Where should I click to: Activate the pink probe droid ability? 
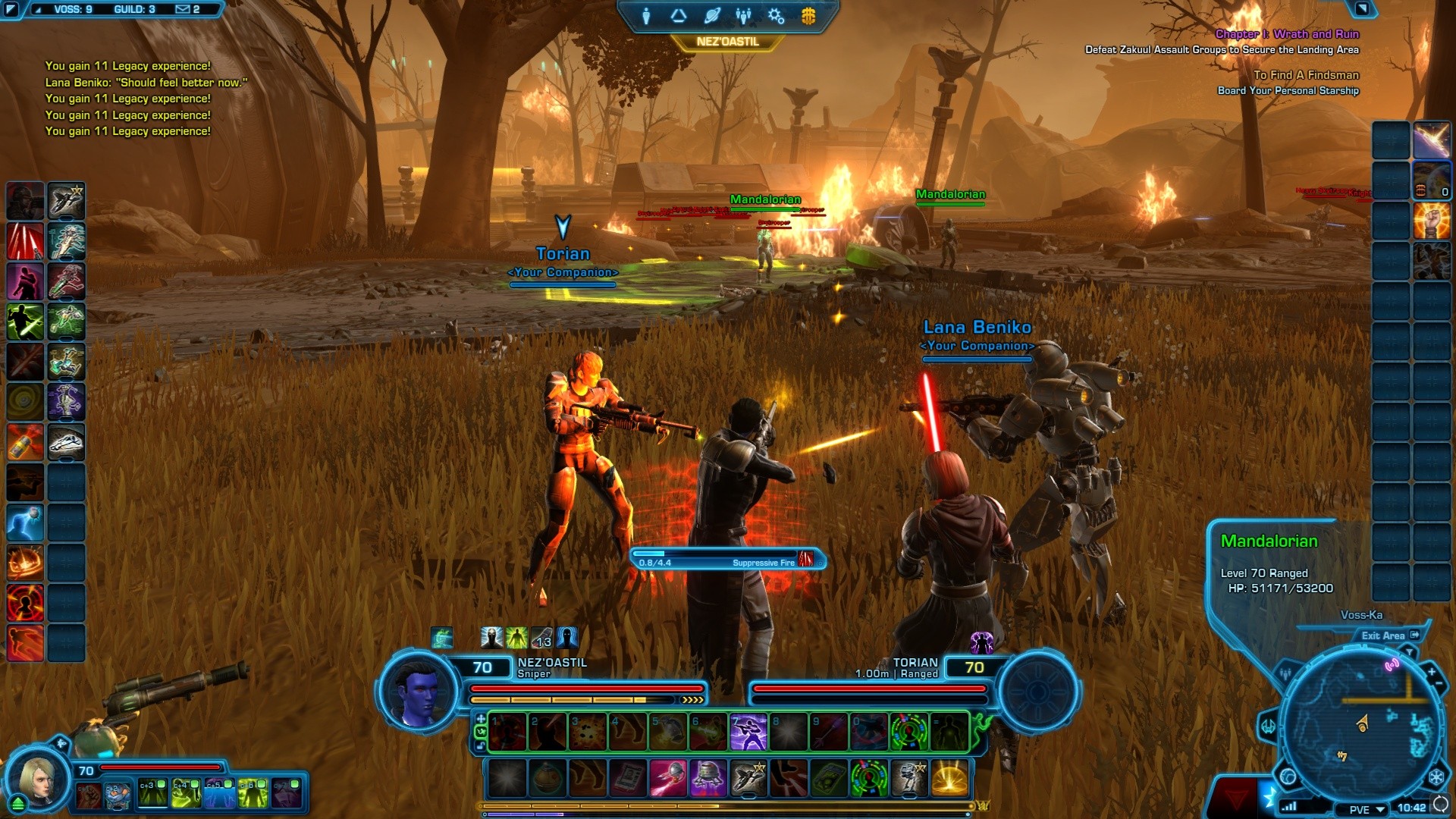click(x=668, y=778)
